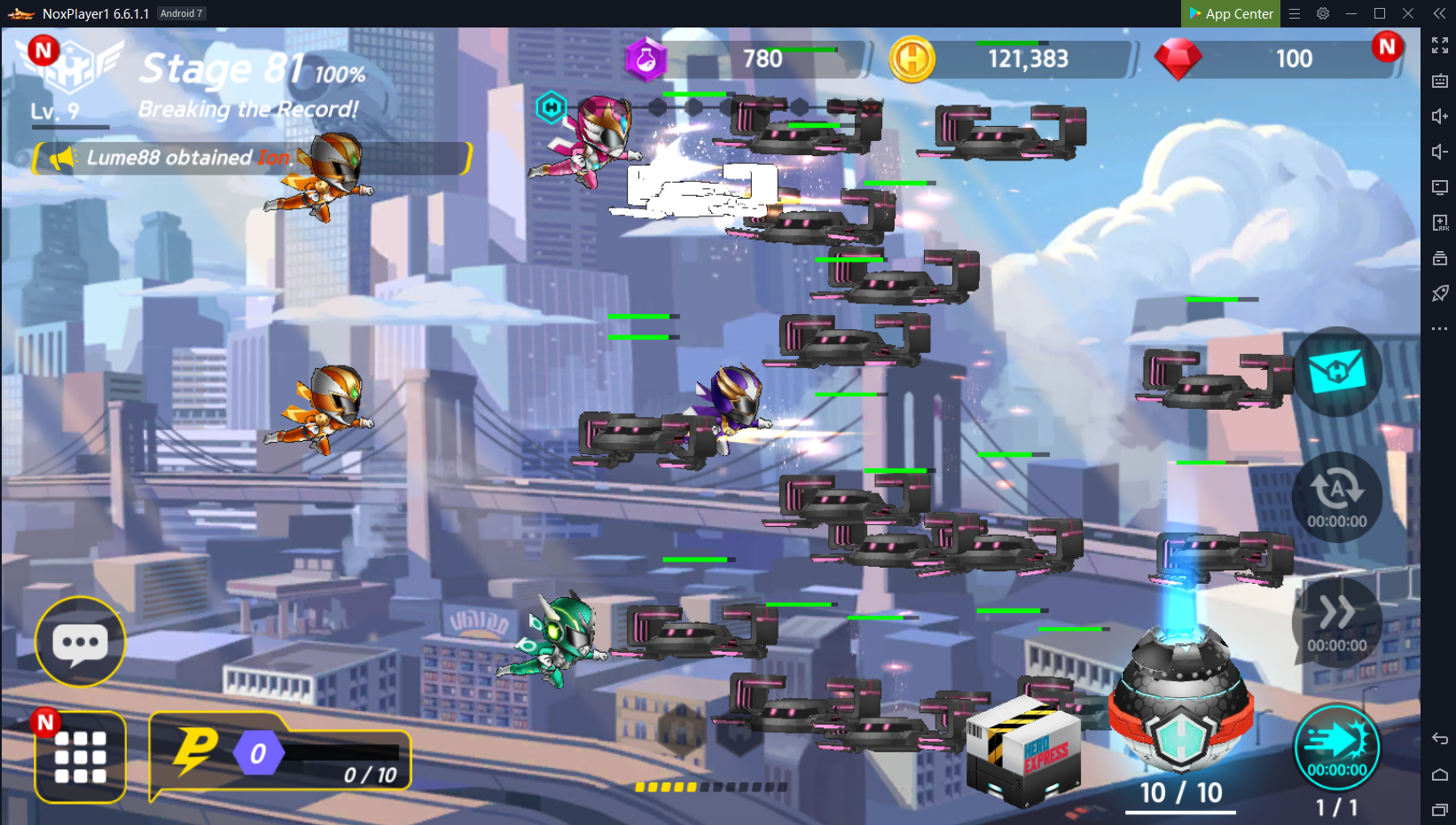
Task: Toggle the auto mode button
Action: pyautogui.click(x=1336, y=497)
